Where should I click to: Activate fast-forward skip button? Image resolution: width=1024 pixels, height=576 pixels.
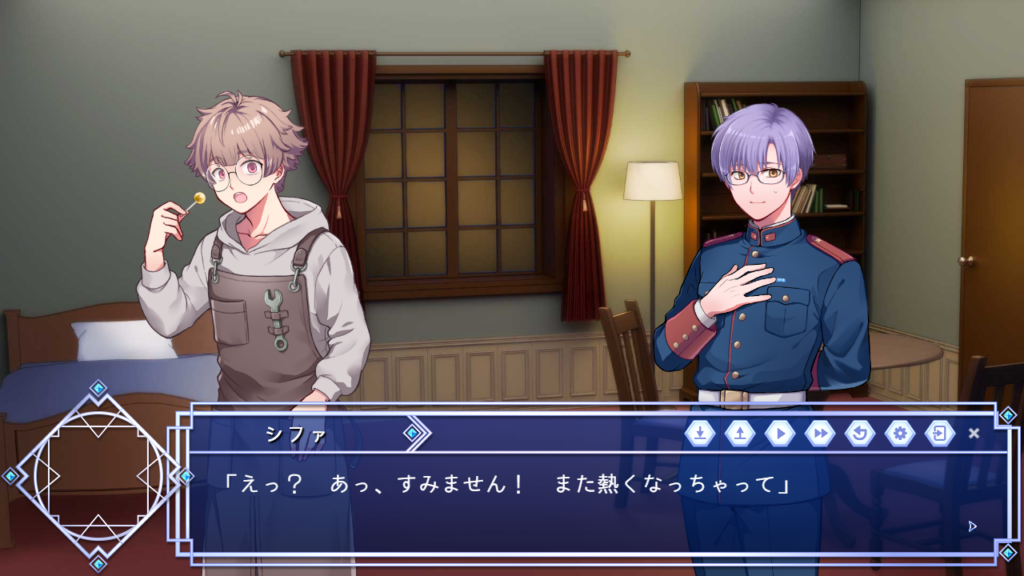(819, 433)
